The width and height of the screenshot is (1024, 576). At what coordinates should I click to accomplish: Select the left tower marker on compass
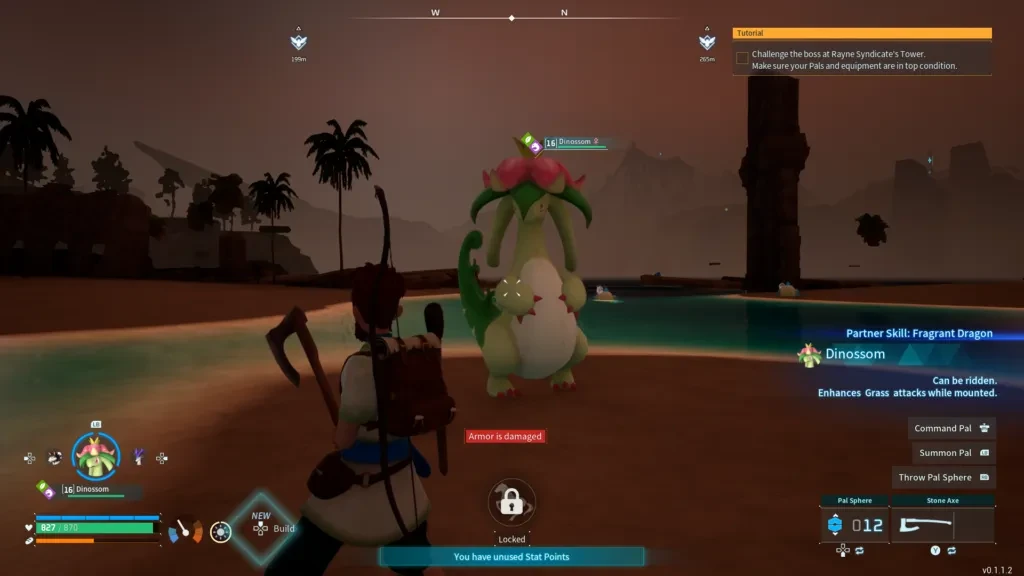(x=298, y=42)
